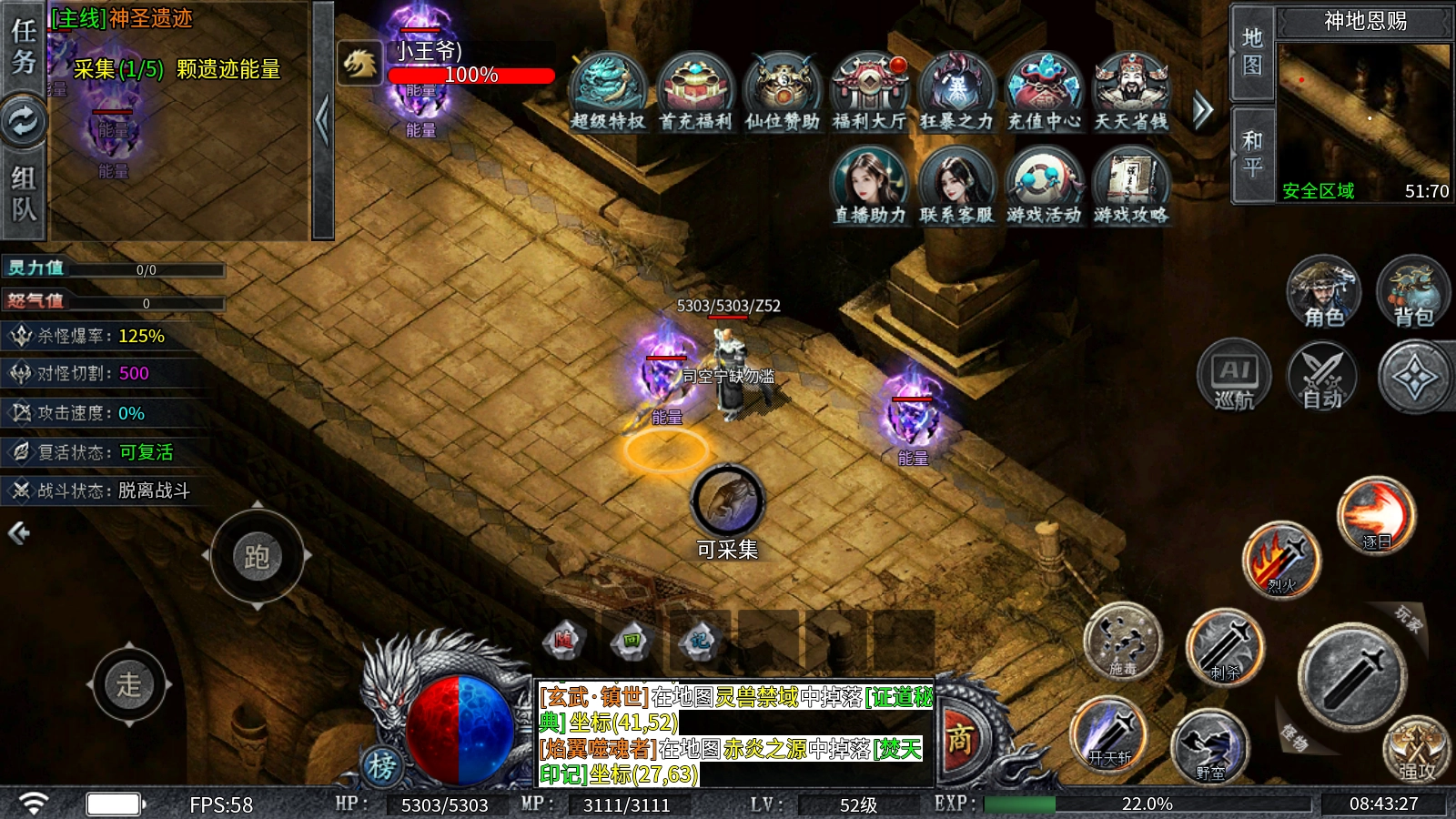Cast the 逐日 fireball skill
Screen dimensions: 1456x819
pyautogui.click(x=1376, y=516)
